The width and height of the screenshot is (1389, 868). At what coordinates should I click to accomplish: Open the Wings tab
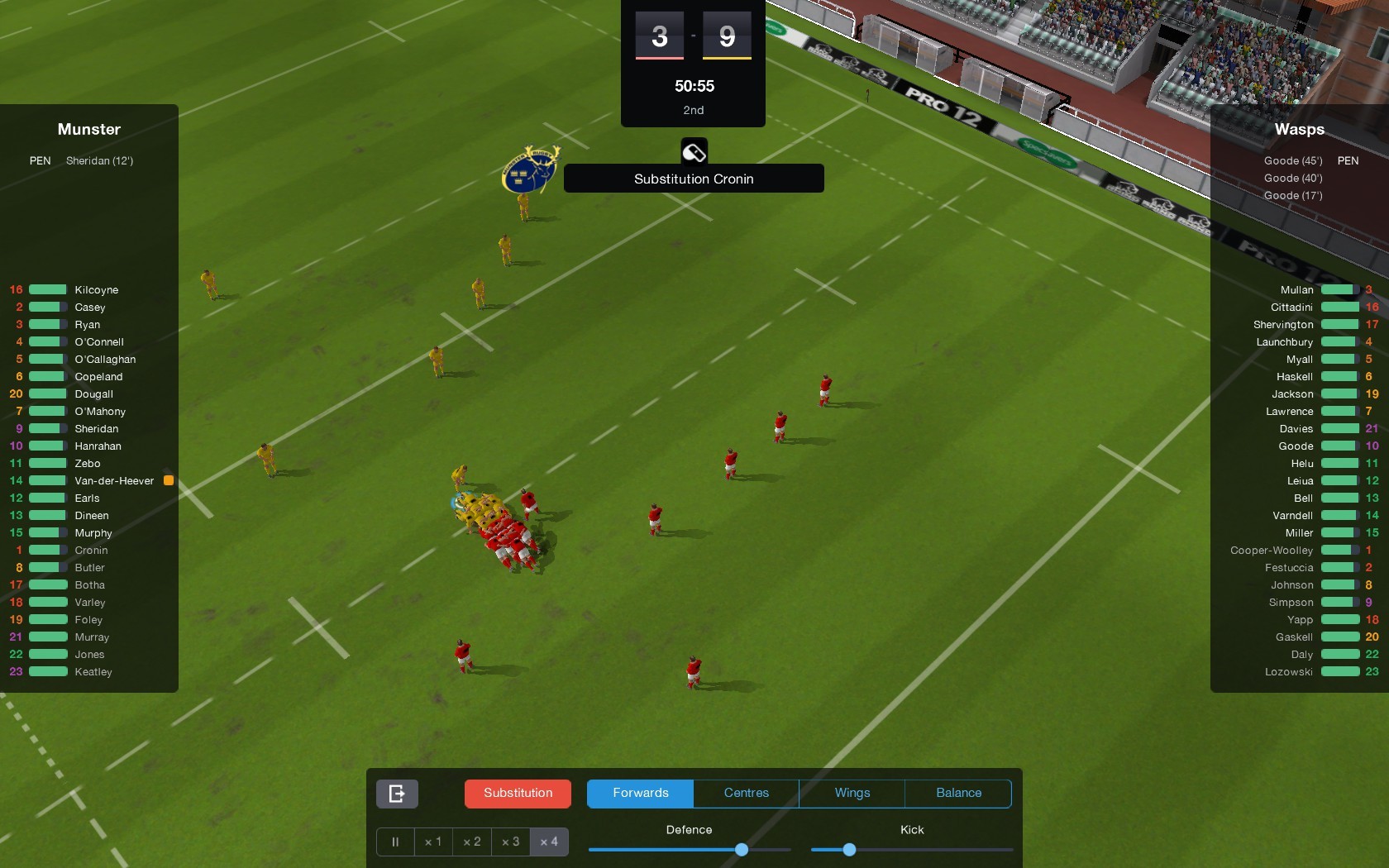click(x=851, y=793)
